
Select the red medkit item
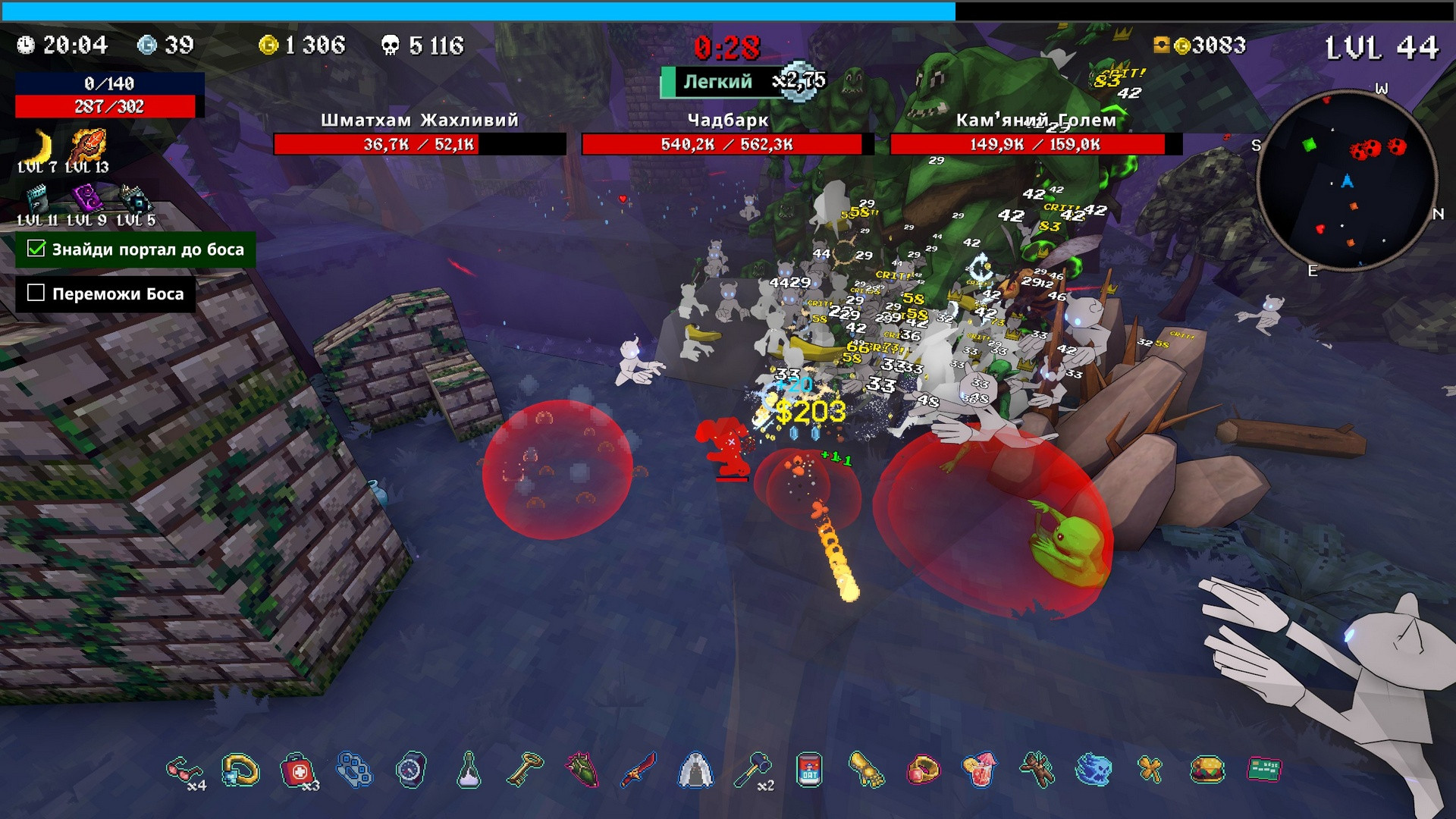[x=297, y=770]
